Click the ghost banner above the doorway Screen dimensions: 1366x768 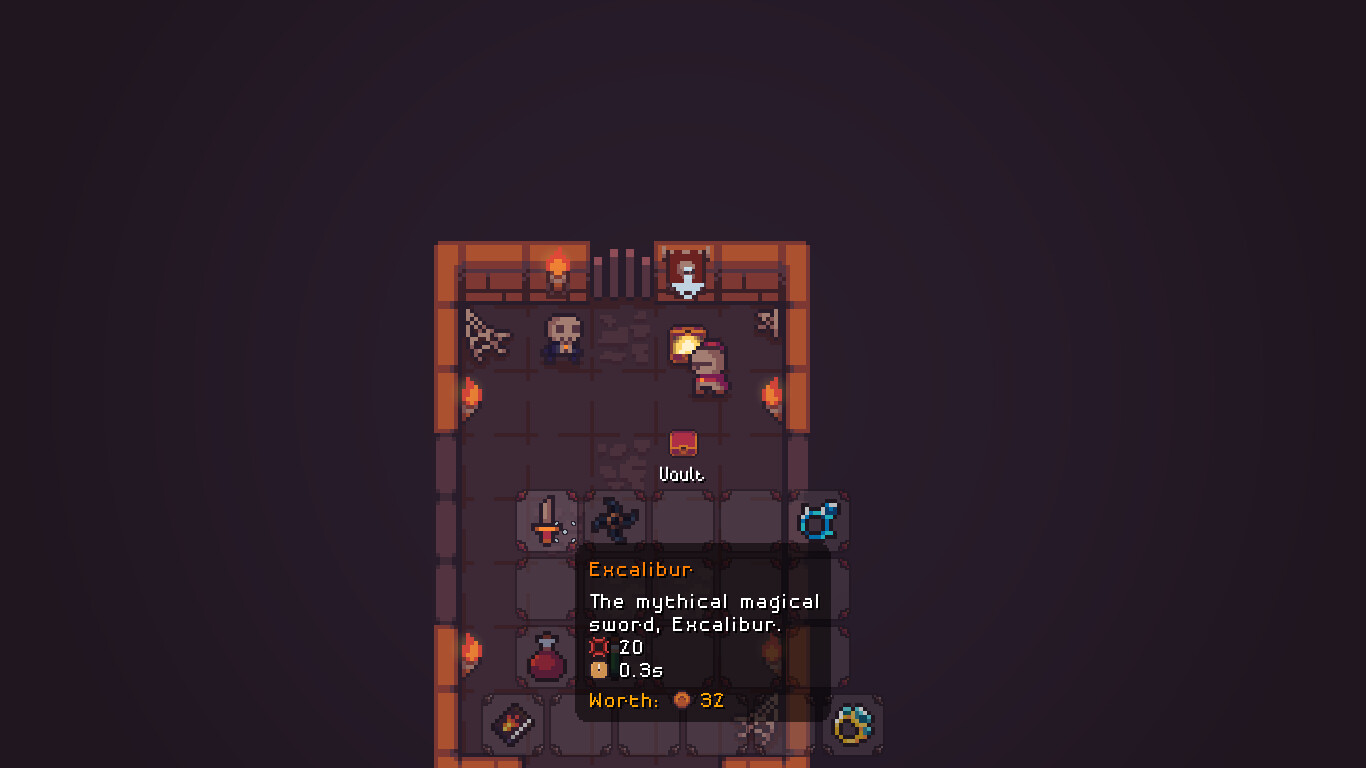683,270
